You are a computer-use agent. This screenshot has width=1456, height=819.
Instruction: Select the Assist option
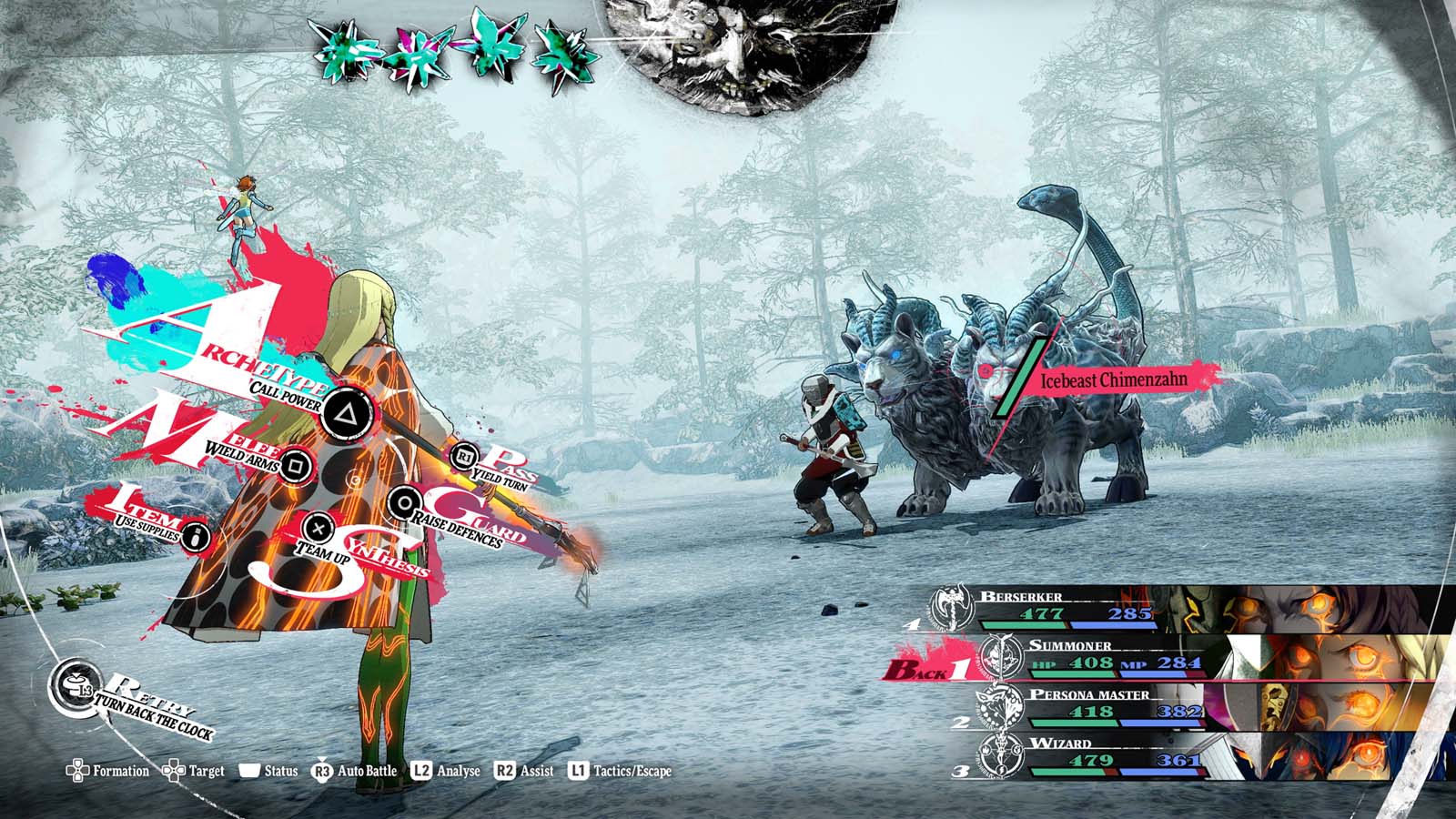click(x=524, y=771)
